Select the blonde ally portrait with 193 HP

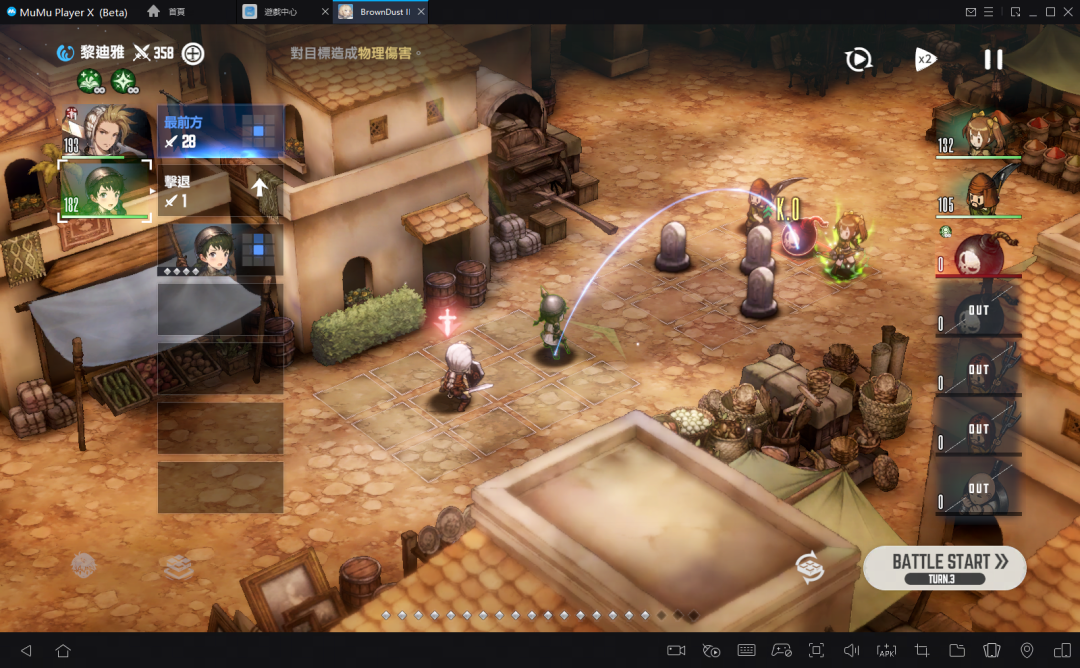click(109, 130)
